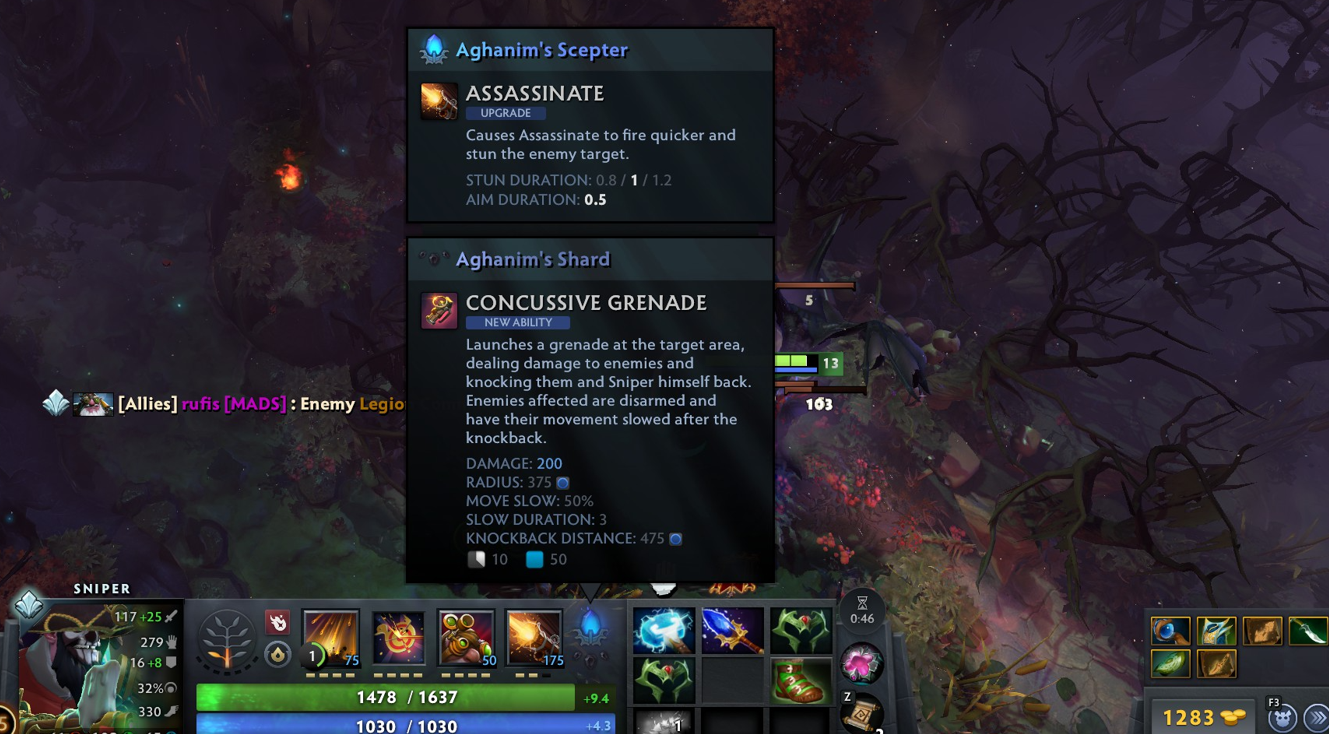Use the Town Portal Scroll

(x=862, y=714)
